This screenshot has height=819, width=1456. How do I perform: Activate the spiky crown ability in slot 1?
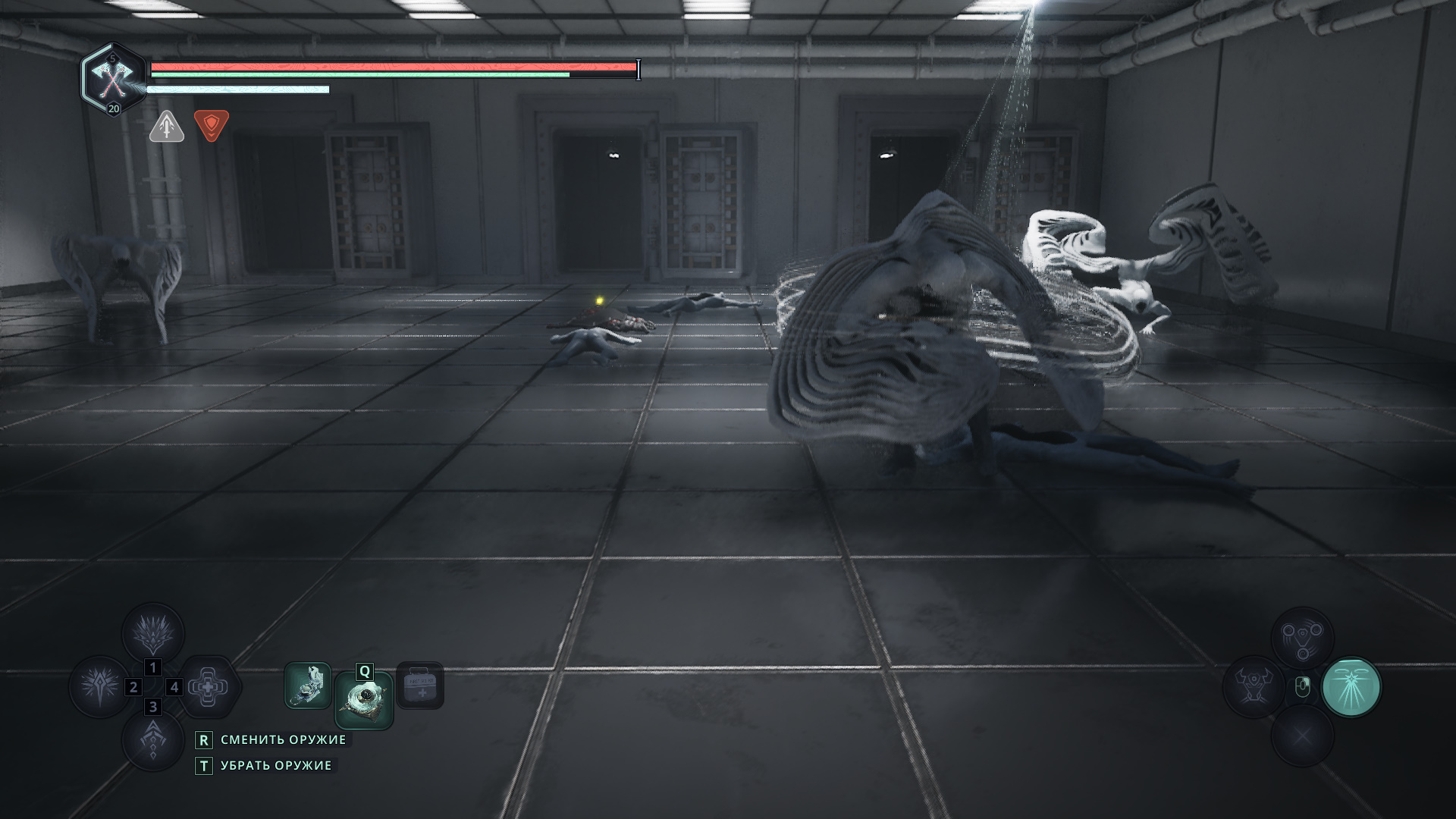(x=153, y=634)
